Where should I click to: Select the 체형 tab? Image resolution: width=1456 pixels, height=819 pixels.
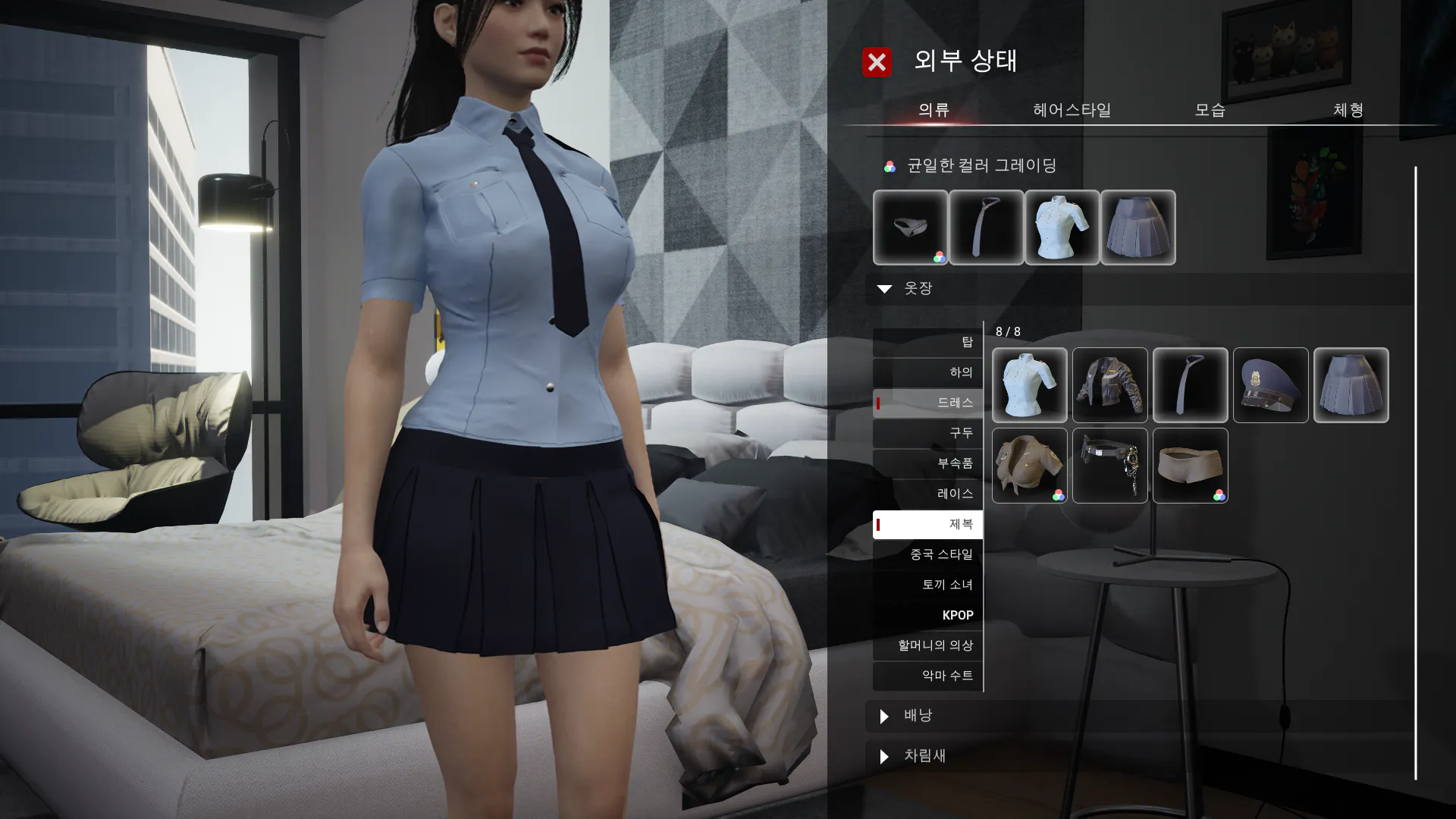click(x=1348, y=111)
